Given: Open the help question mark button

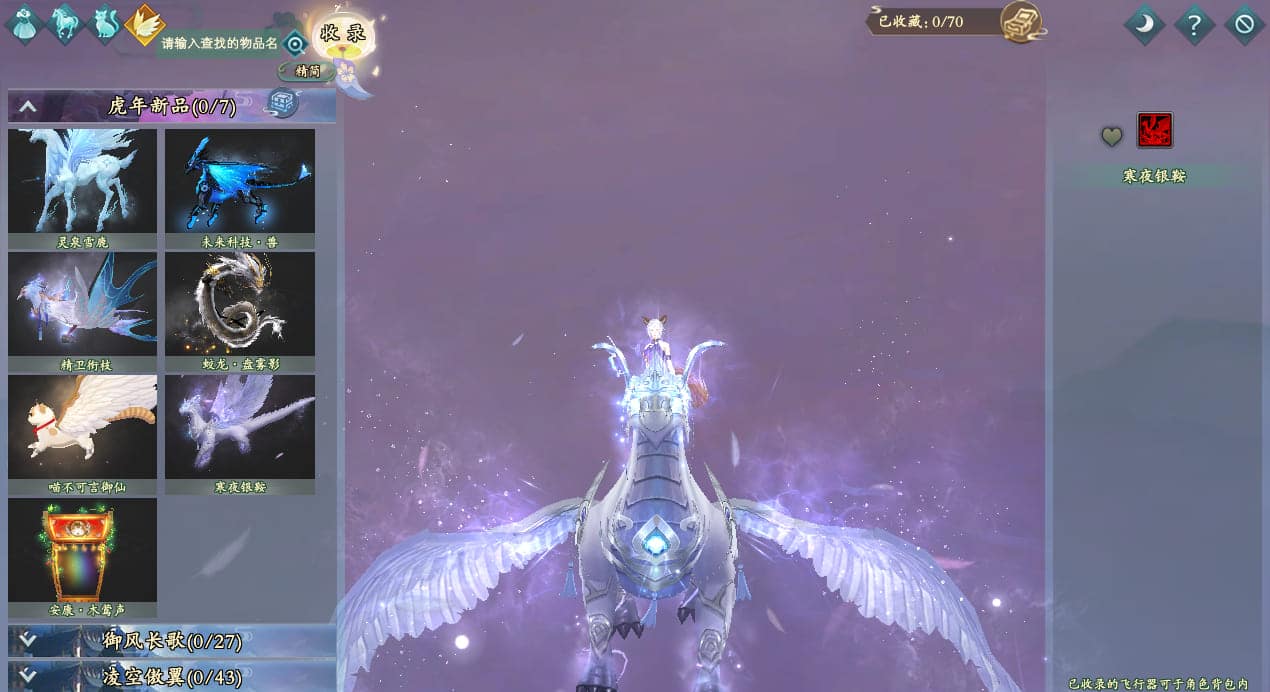Looking at the screenshot, I should click(x=1194, y=24).
